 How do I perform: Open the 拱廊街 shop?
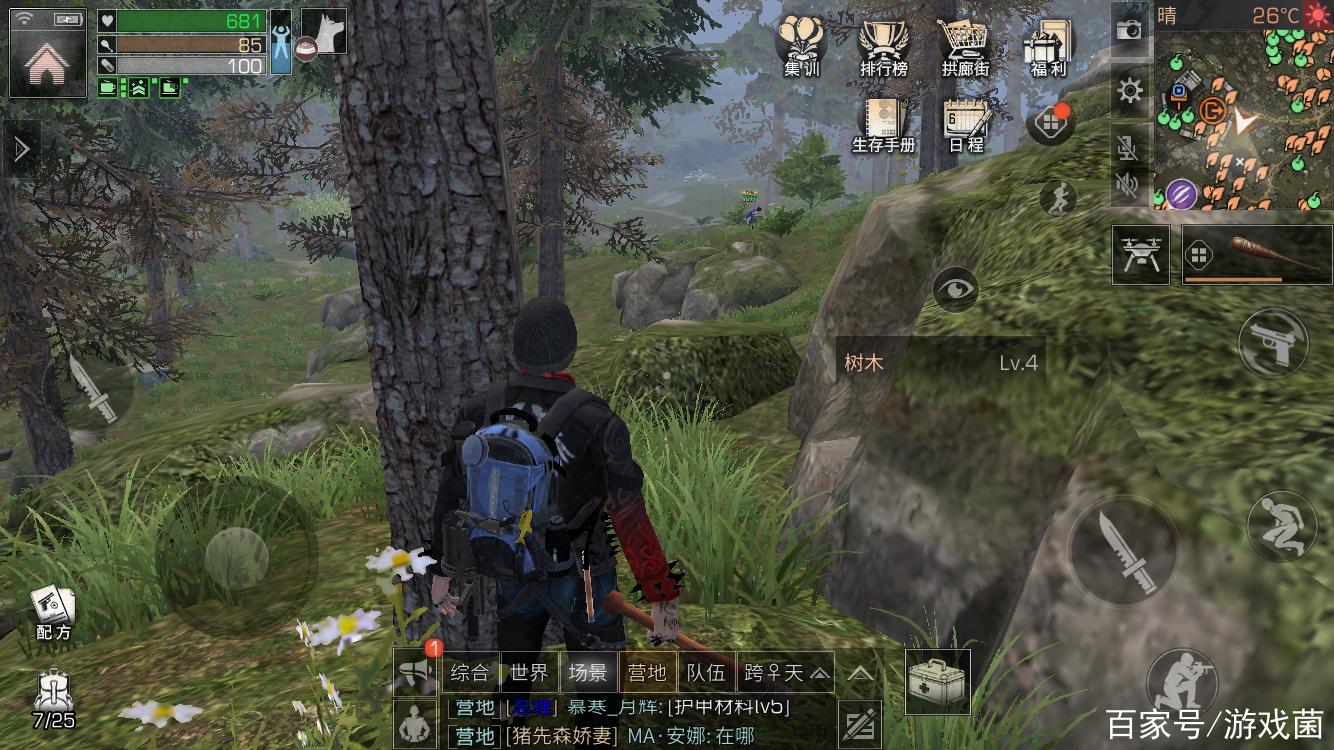point(965,46)
